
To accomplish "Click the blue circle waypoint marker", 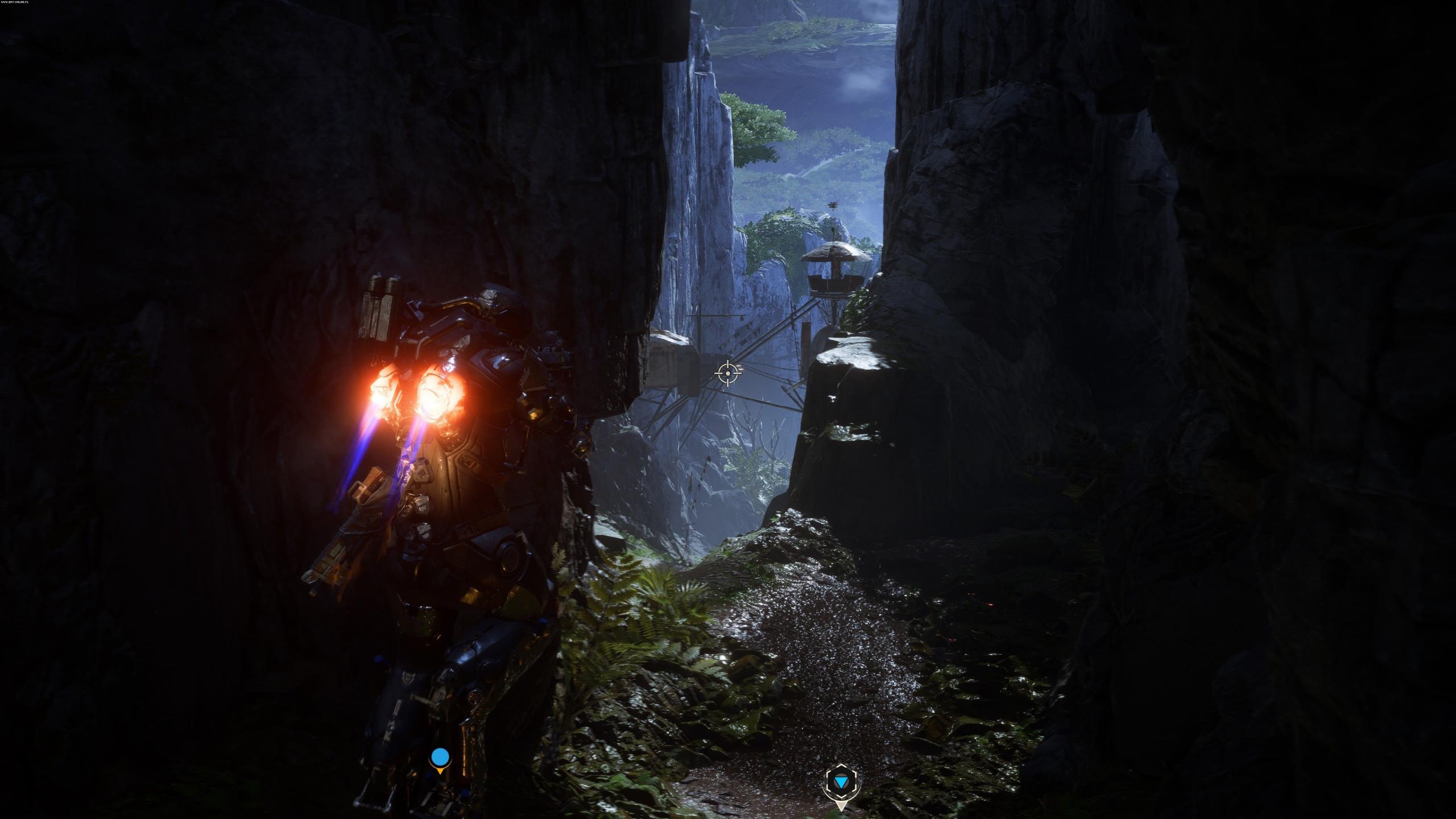I will (x=440, y=758).
